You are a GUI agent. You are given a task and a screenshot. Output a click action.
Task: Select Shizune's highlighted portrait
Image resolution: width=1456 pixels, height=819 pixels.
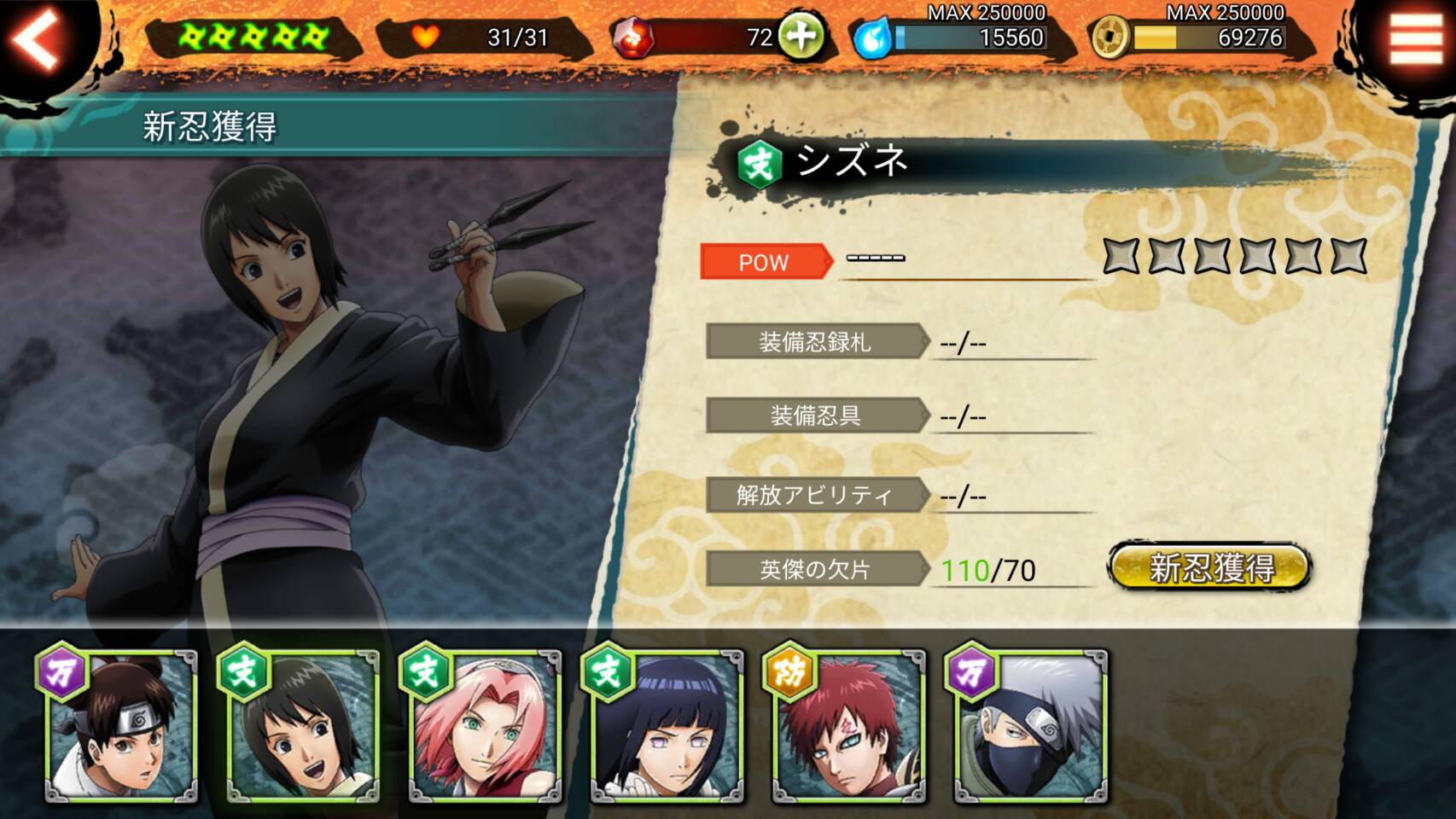(302, 727)
